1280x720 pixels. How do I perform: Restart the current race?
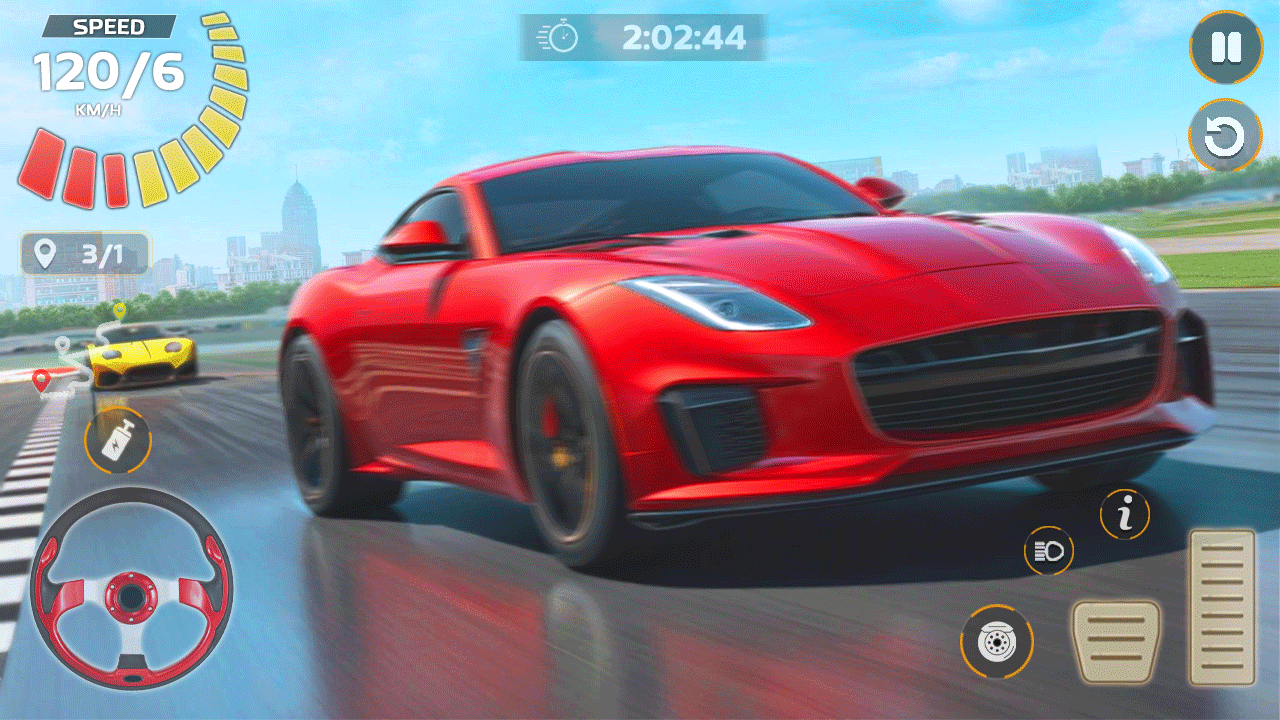click(1227, 138)
